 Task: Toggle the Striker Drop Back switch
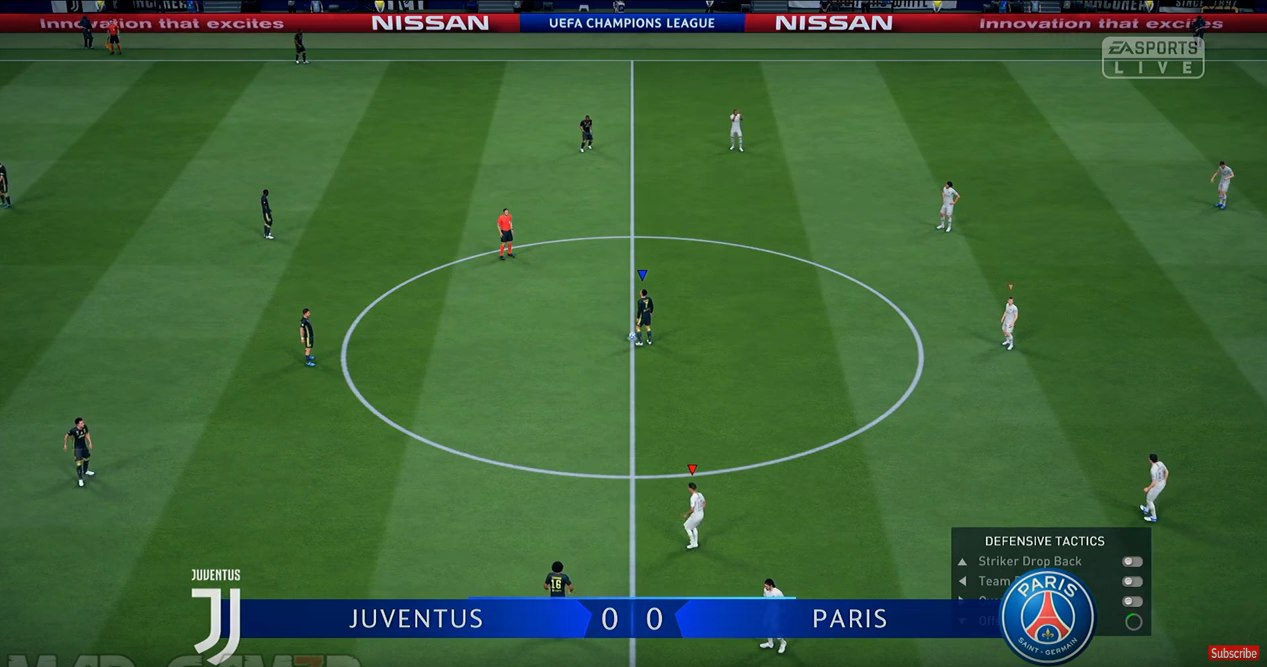coord(1132,562)
